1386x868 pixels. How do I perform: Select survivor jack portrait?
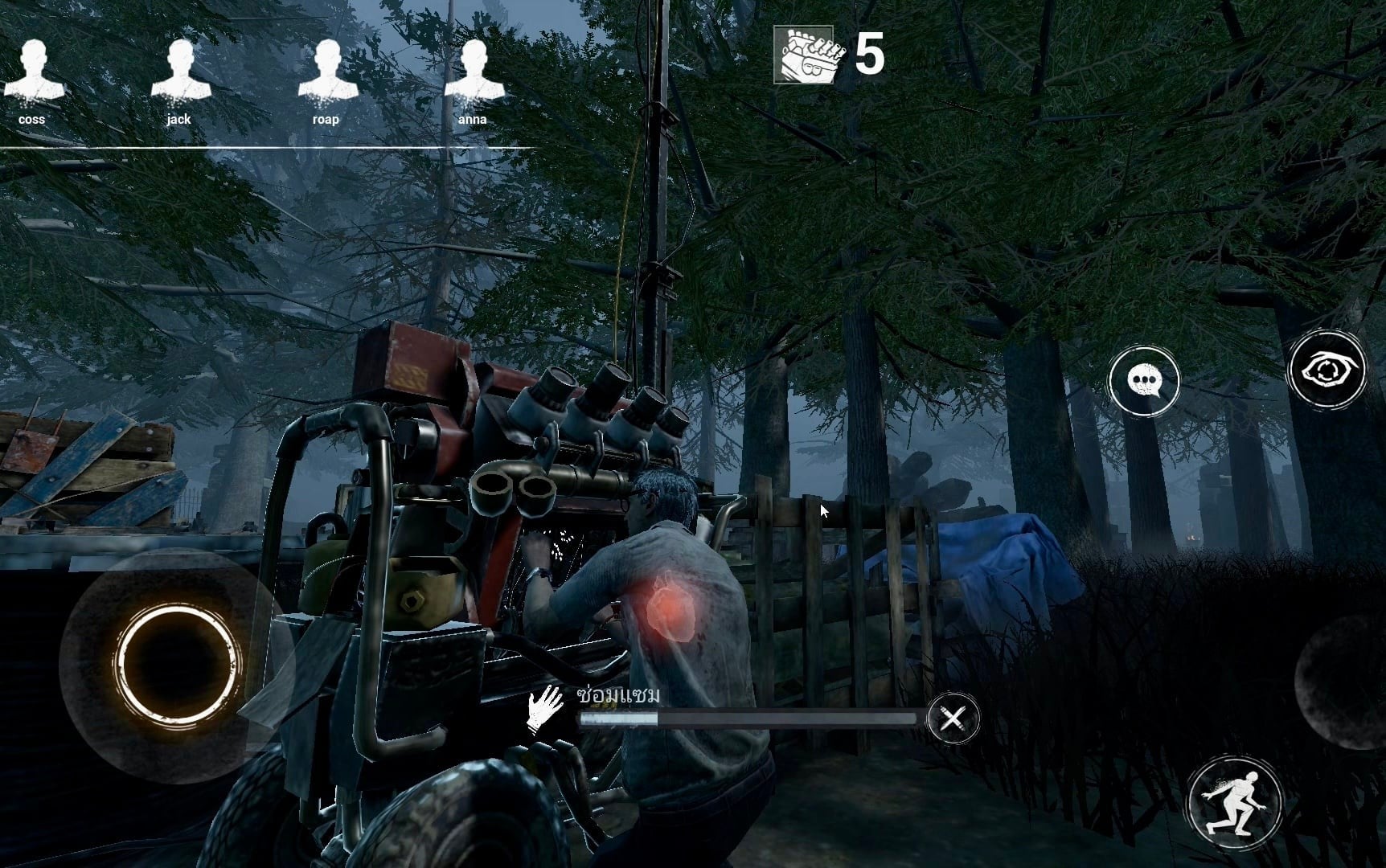click(179, 72)
